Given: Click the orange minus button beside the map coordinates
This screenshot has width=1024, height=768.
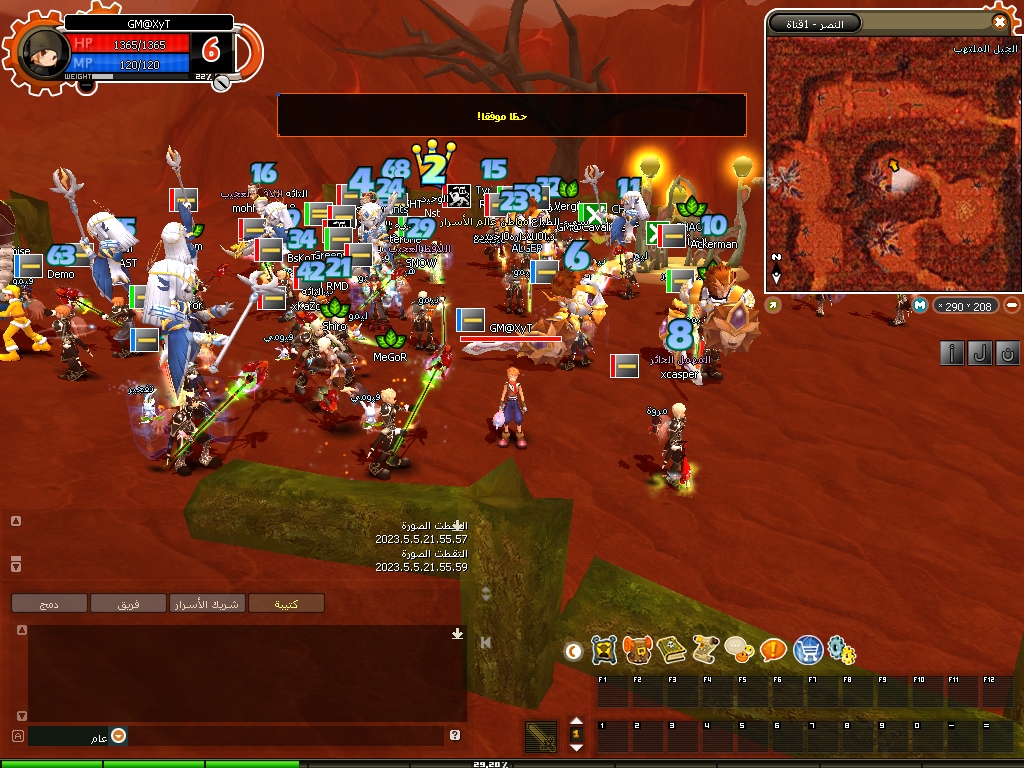Looking at the screenshot, I should 1012,305.
